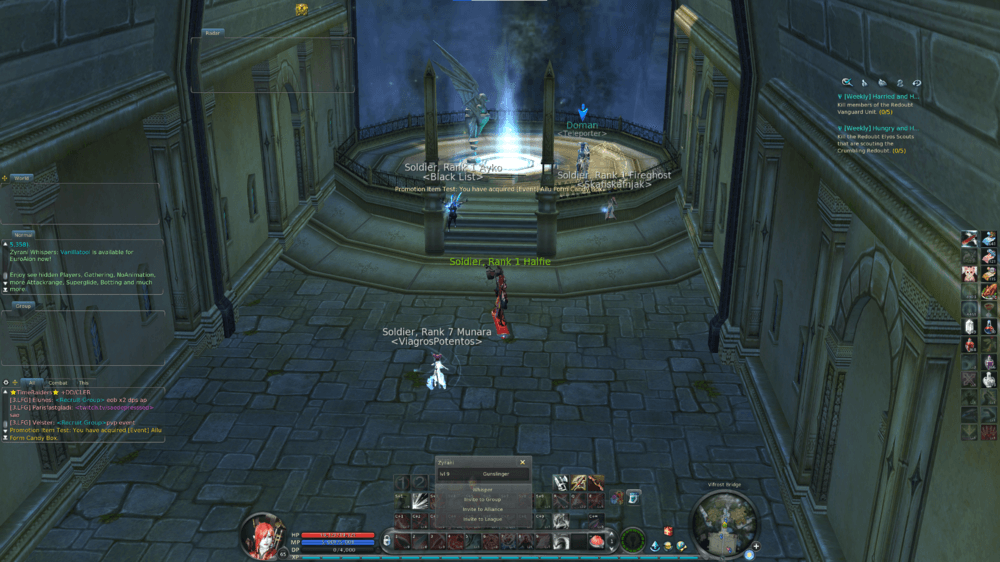This screenshot has width=1000, height=562.
Task: Switch to the All chat tab
Action: tap(32, 382)
